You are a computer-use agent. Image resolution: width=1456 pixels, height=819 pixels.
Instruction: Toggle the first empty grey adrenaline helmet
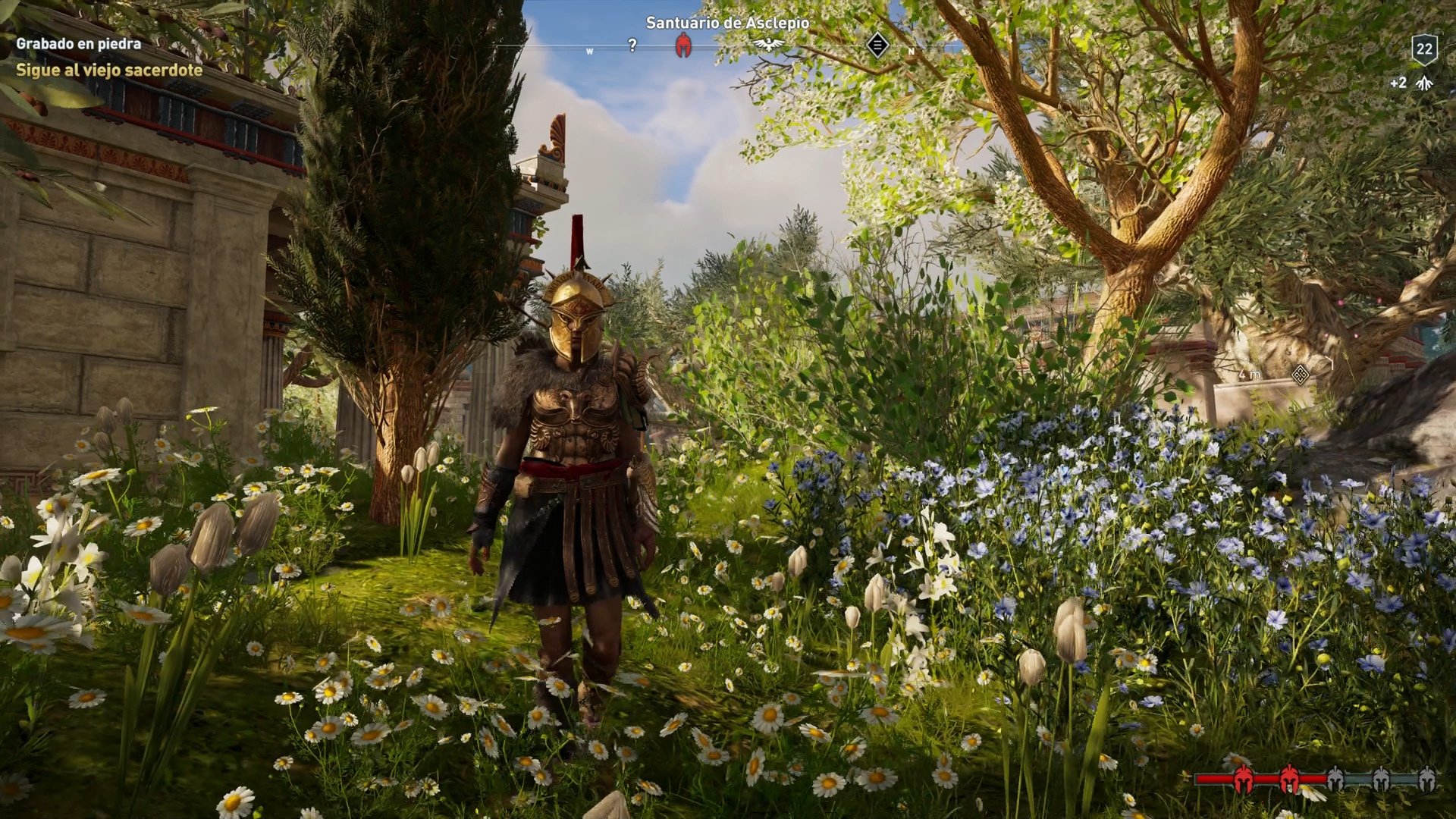[x=1337, y=780]
